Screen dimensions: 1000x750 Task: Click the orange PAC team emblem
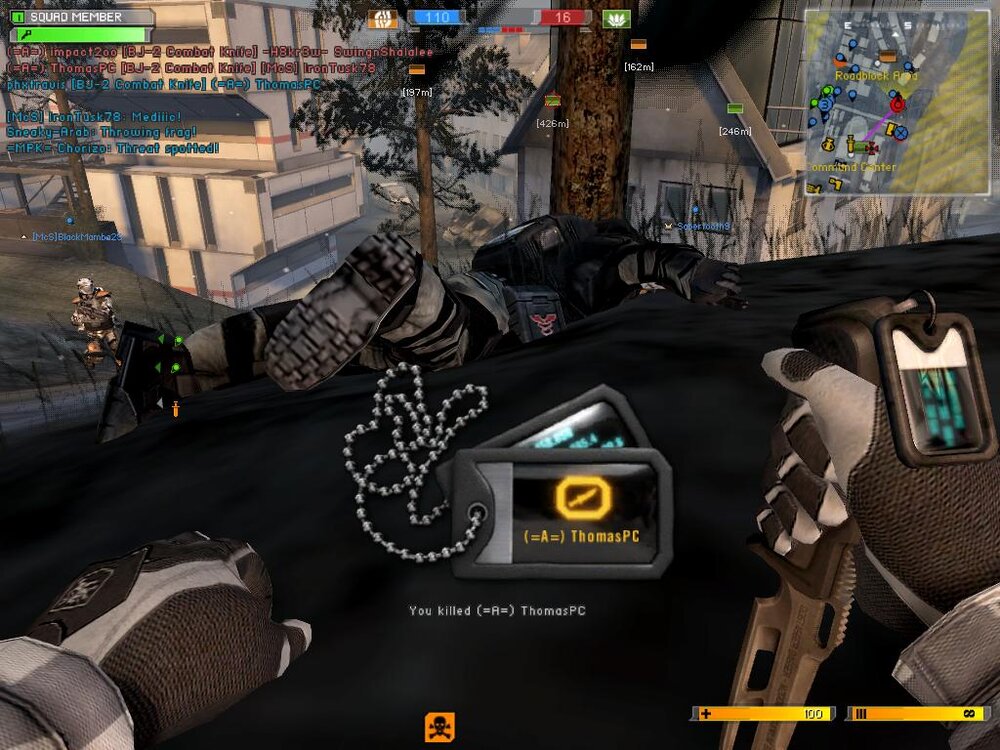(382, 18)
